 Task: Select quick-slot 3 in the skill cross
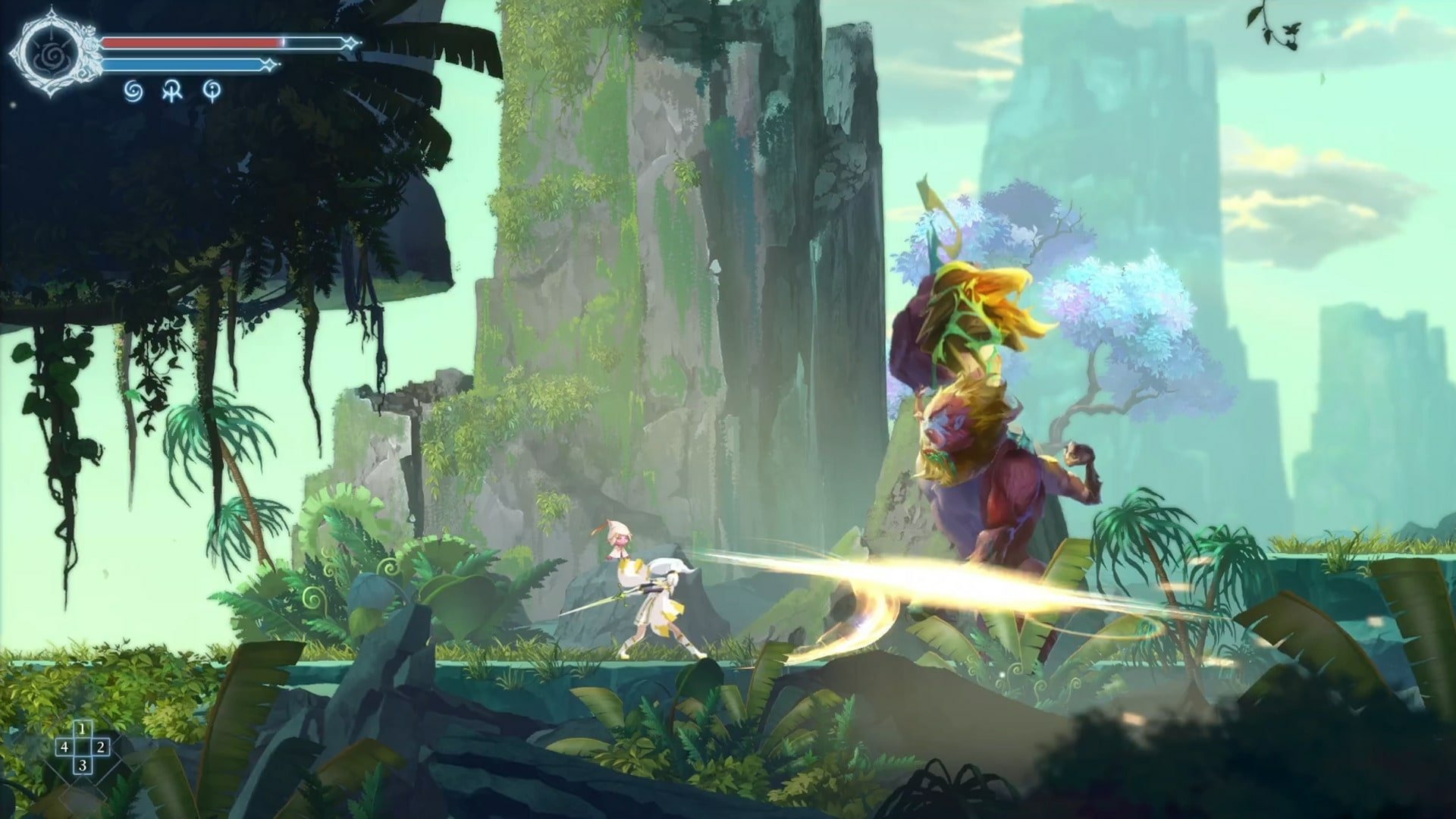pyautogui.click(x=83, y=765)
